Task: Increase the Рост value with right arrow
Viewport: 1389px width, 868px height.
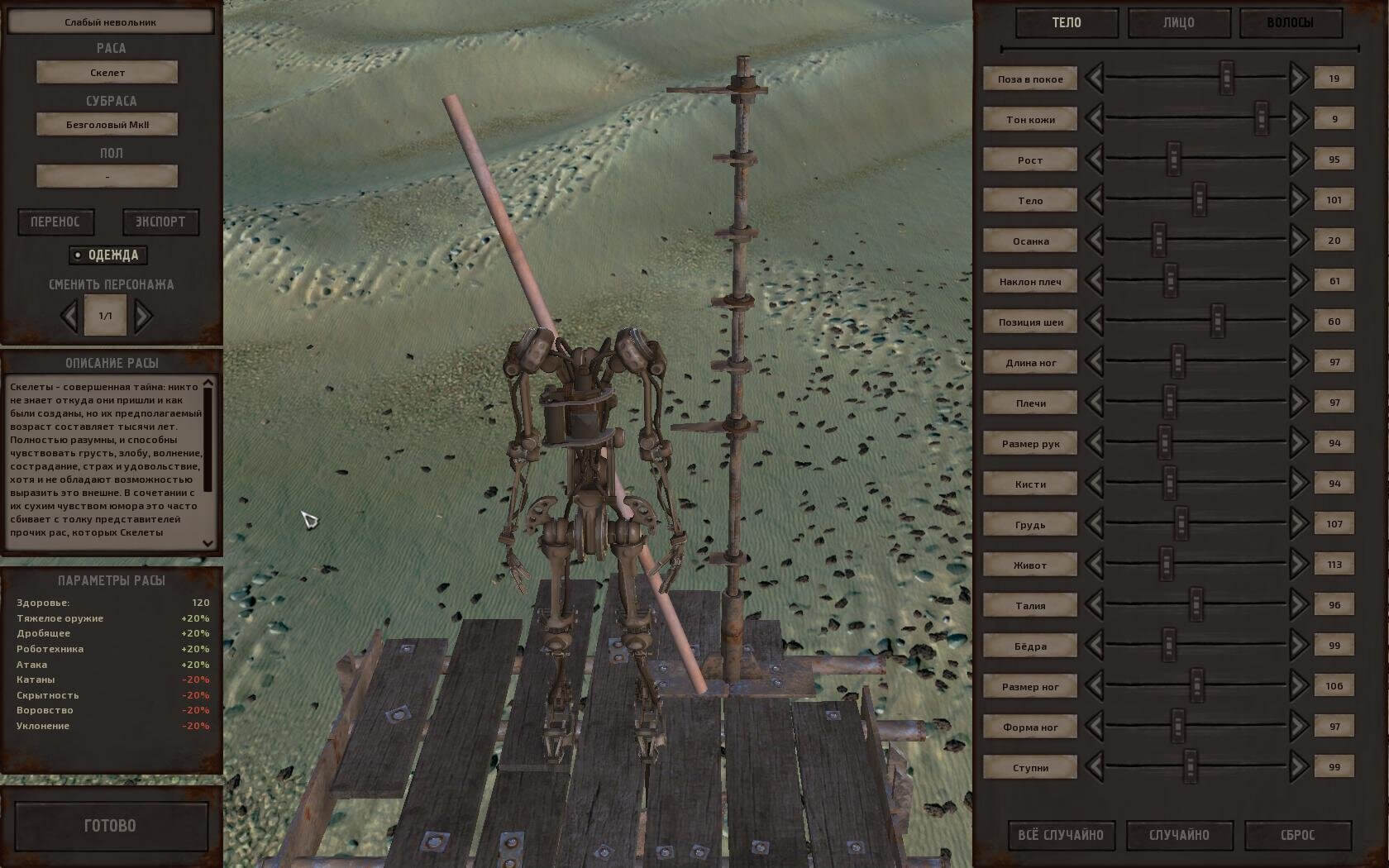Action: (1298, 159)
